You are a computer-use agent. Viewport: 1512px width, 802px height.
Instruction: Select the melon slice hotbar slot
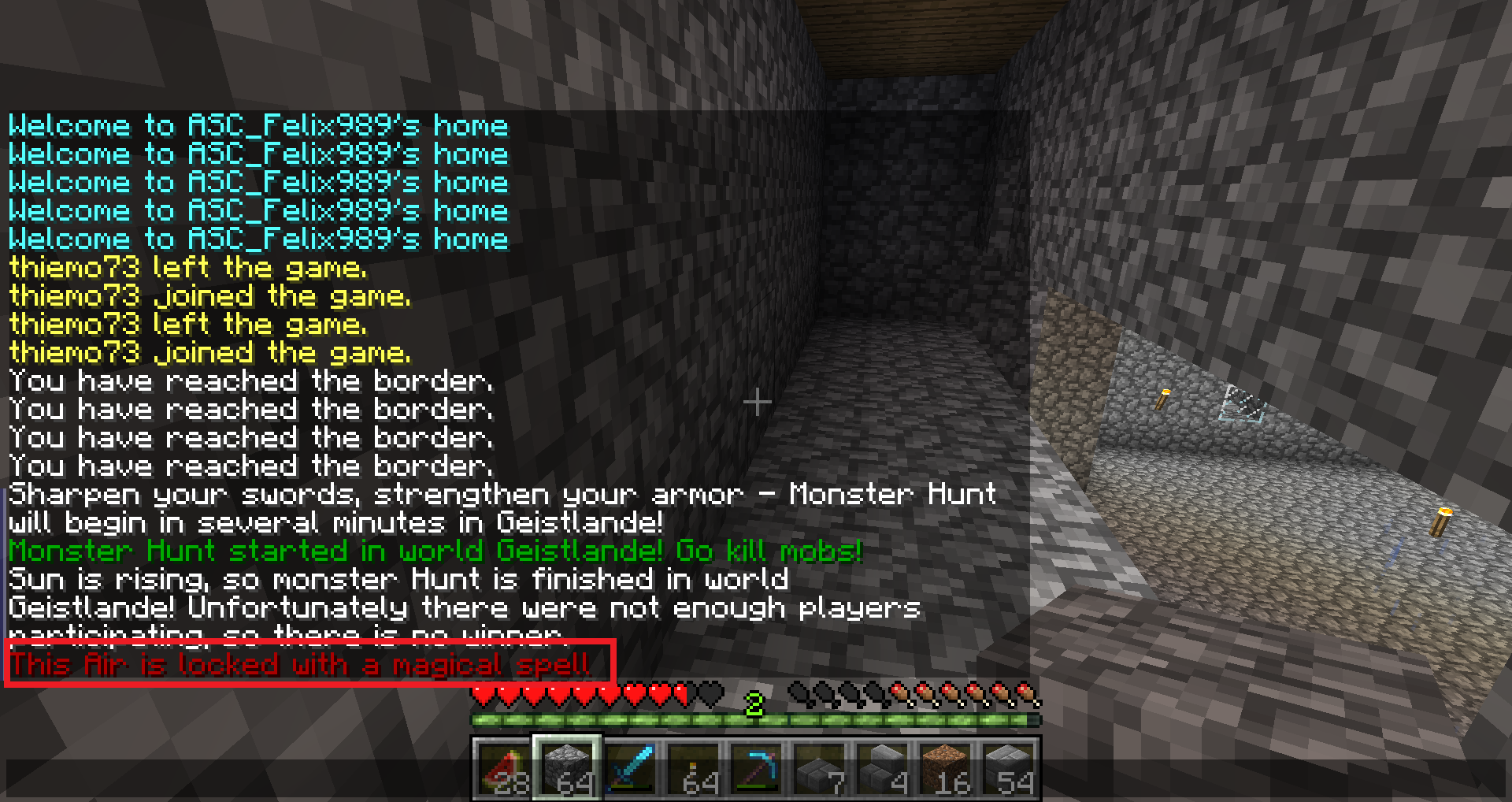(x=504, y=768)
